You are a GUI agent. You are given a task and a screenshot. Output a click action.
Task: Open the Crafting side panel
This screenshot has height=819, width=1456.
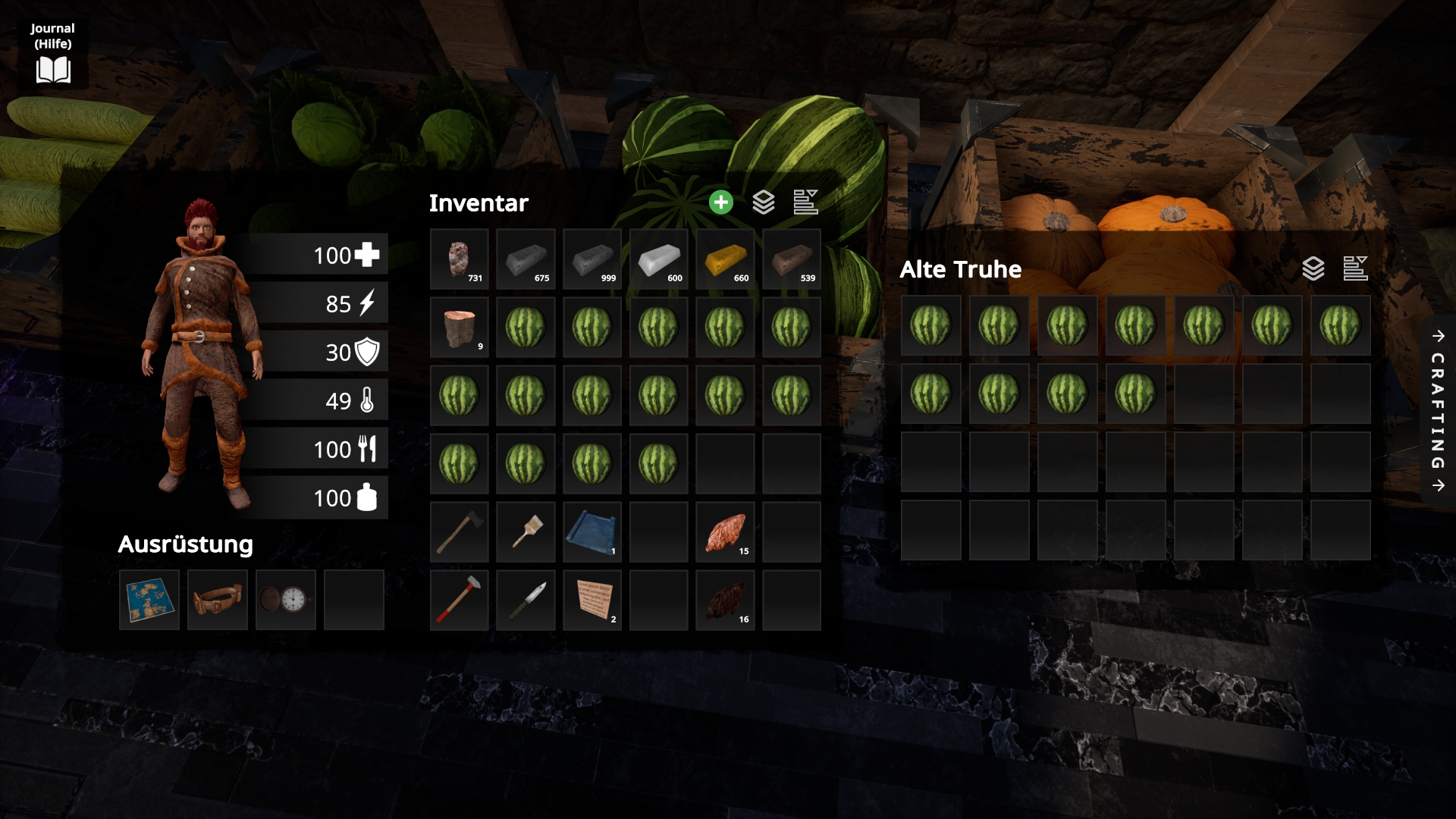click(x=1438, y=410)
